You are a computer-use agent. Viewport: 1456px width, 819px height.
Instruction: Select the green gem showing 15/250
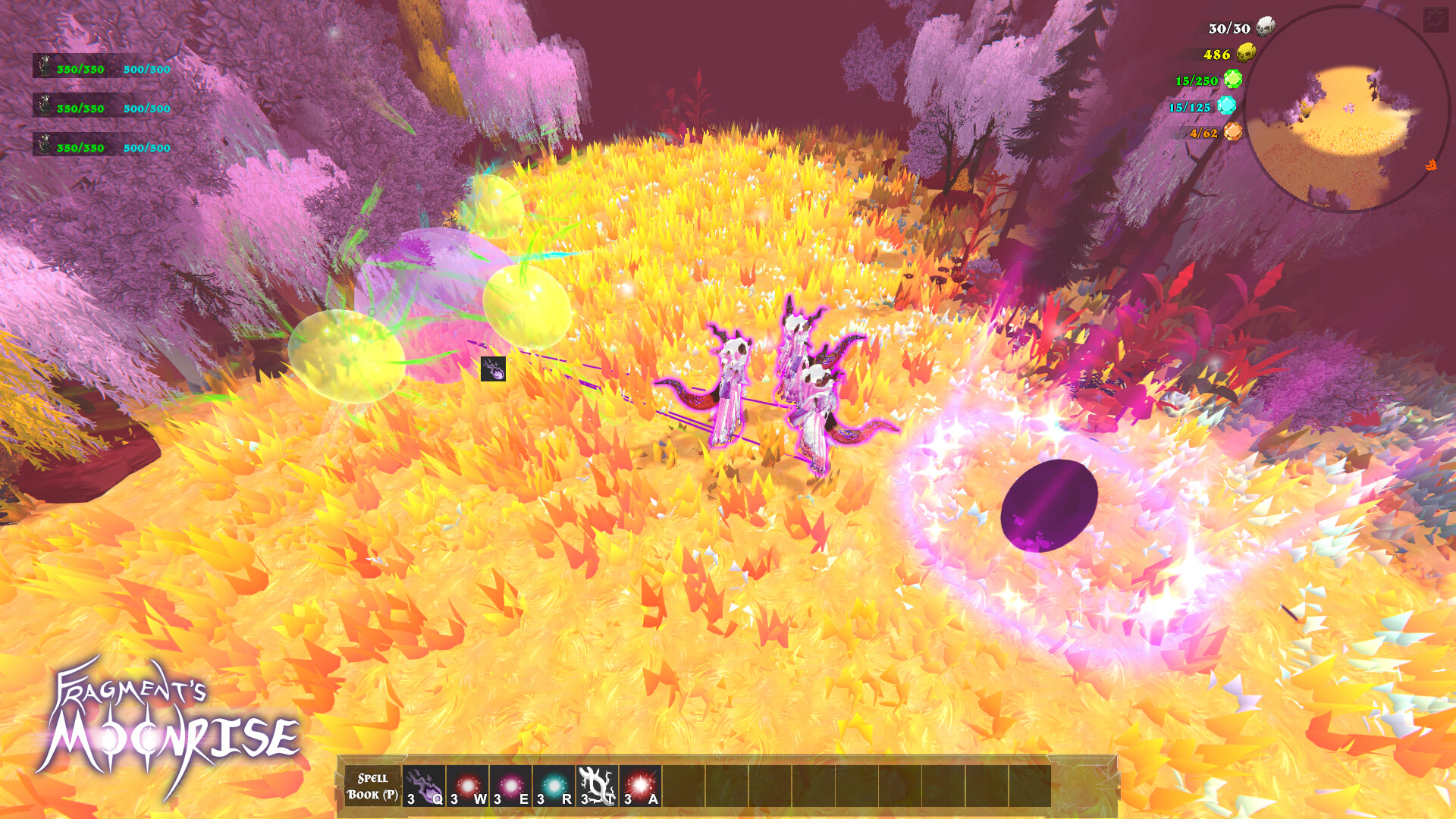tap(1232, 78)
